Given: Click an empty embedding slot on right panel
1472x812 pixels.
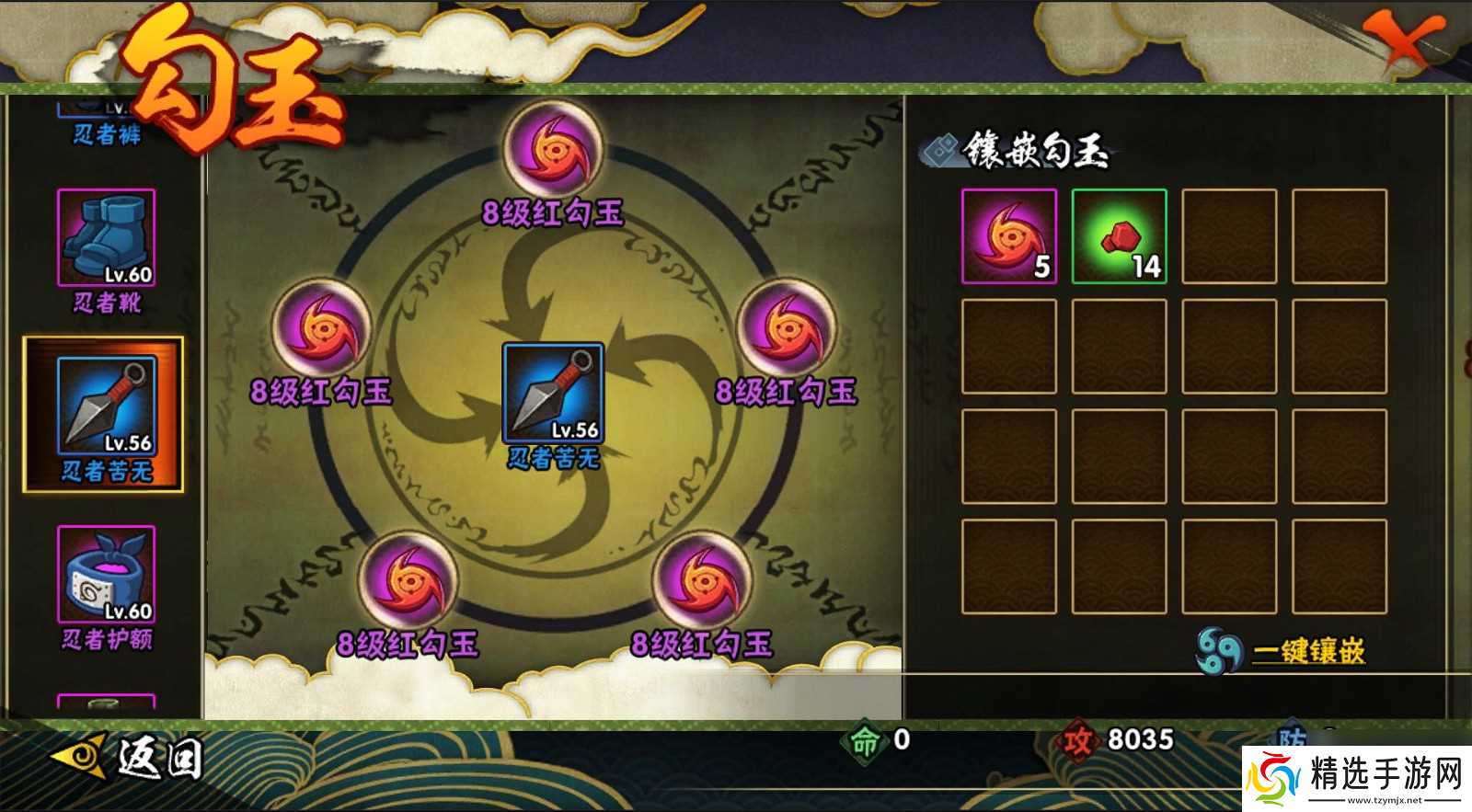Looking at the screenshot, I should [1230, 236].
